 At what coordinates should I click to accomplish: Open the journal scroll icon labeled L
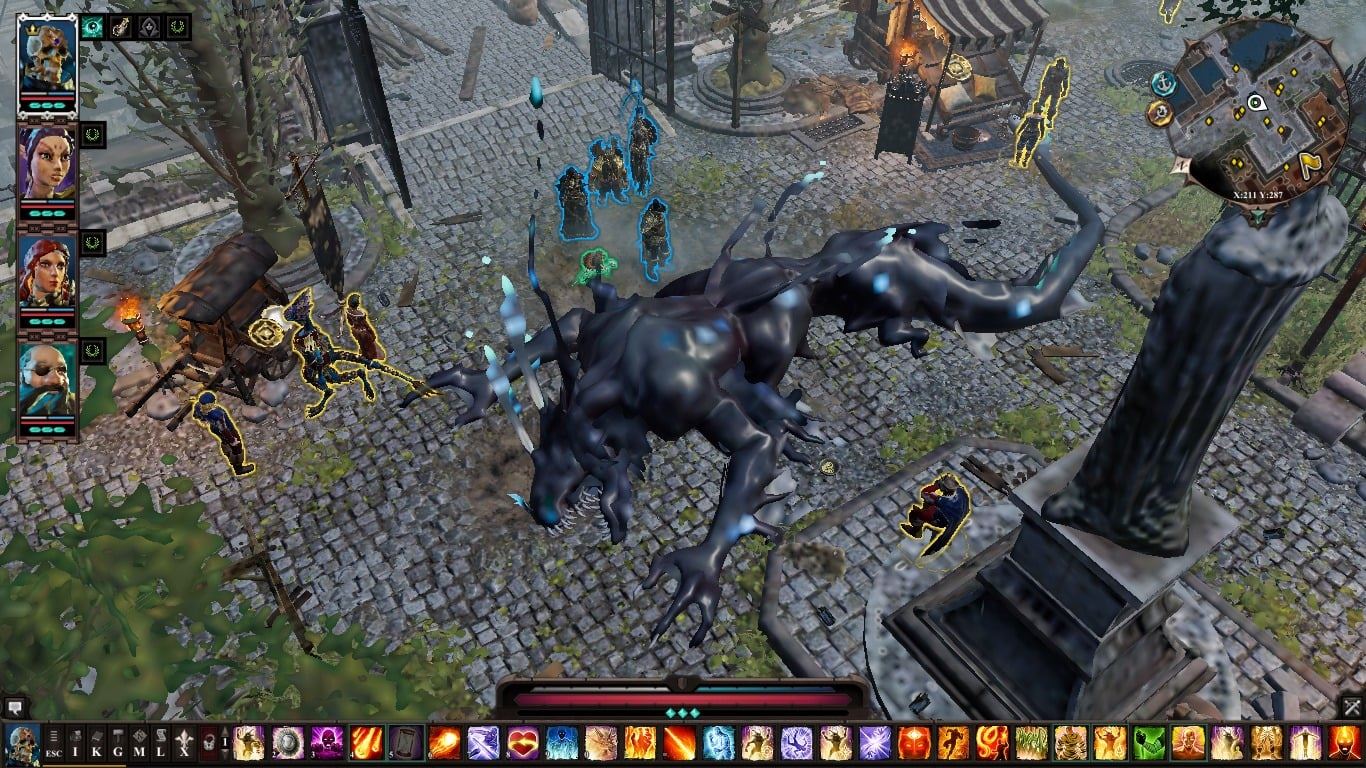161,744
